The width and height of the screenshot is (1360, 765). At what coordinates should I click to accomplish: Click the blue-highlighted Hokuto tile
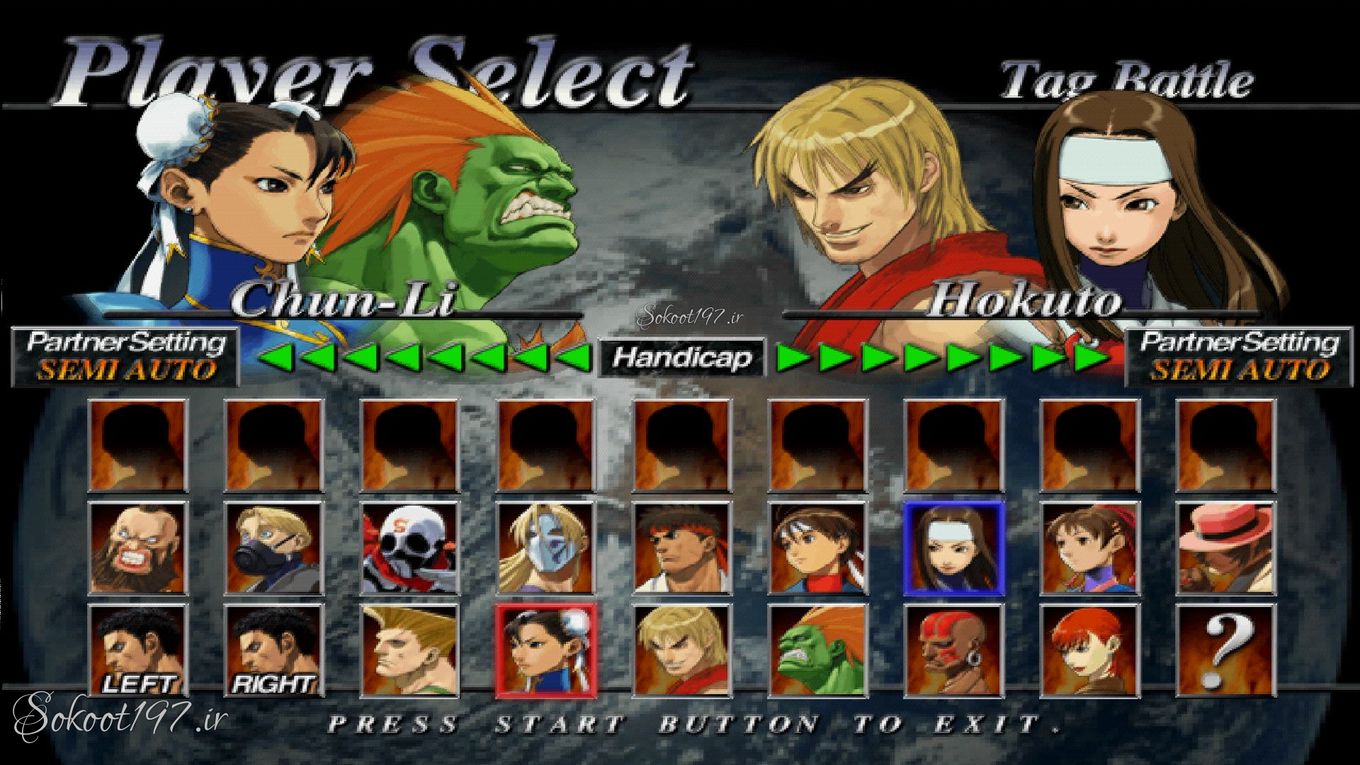click(953, 549)
